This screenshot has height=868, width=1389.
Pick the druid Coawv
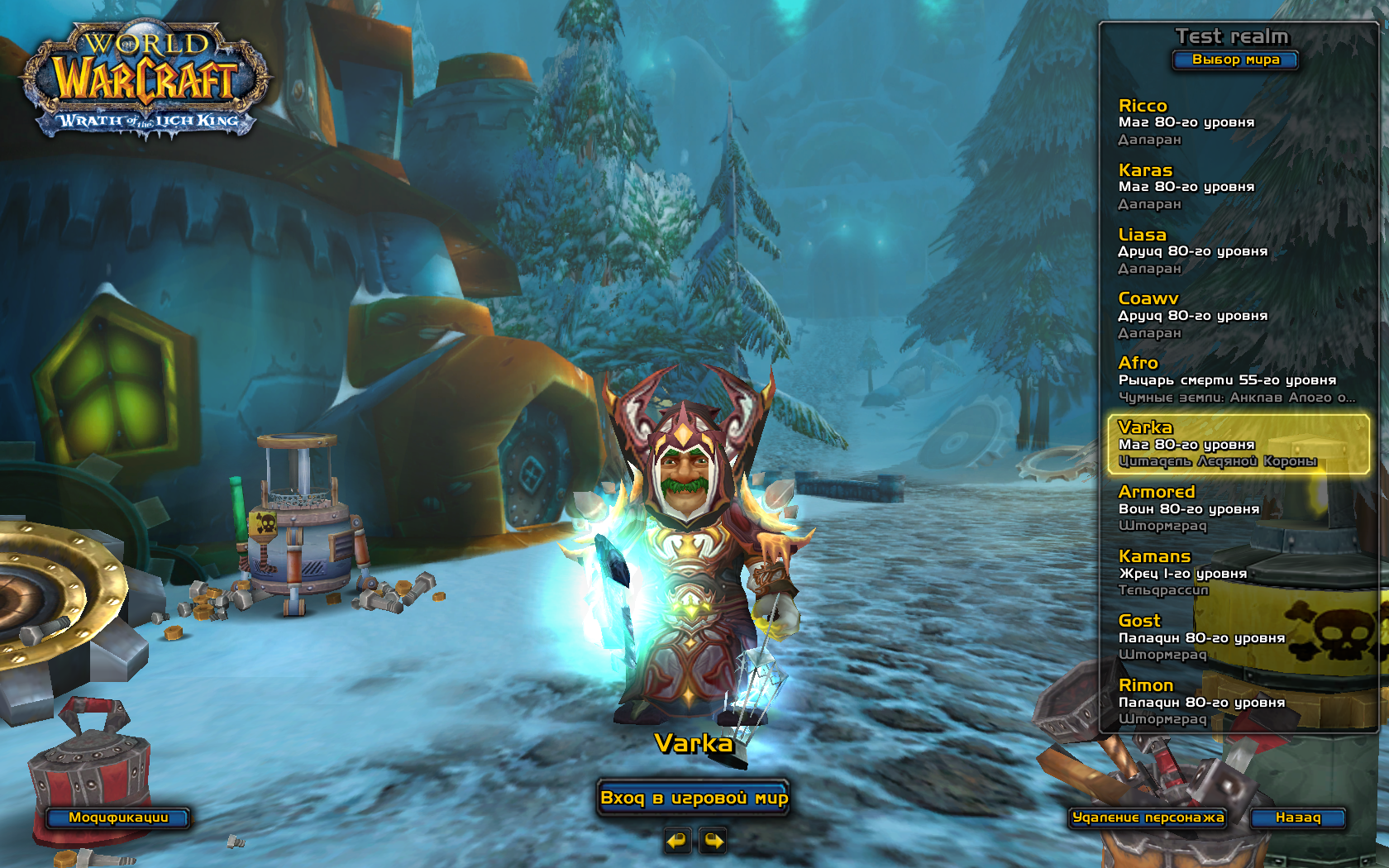[x=1238, y=316]
